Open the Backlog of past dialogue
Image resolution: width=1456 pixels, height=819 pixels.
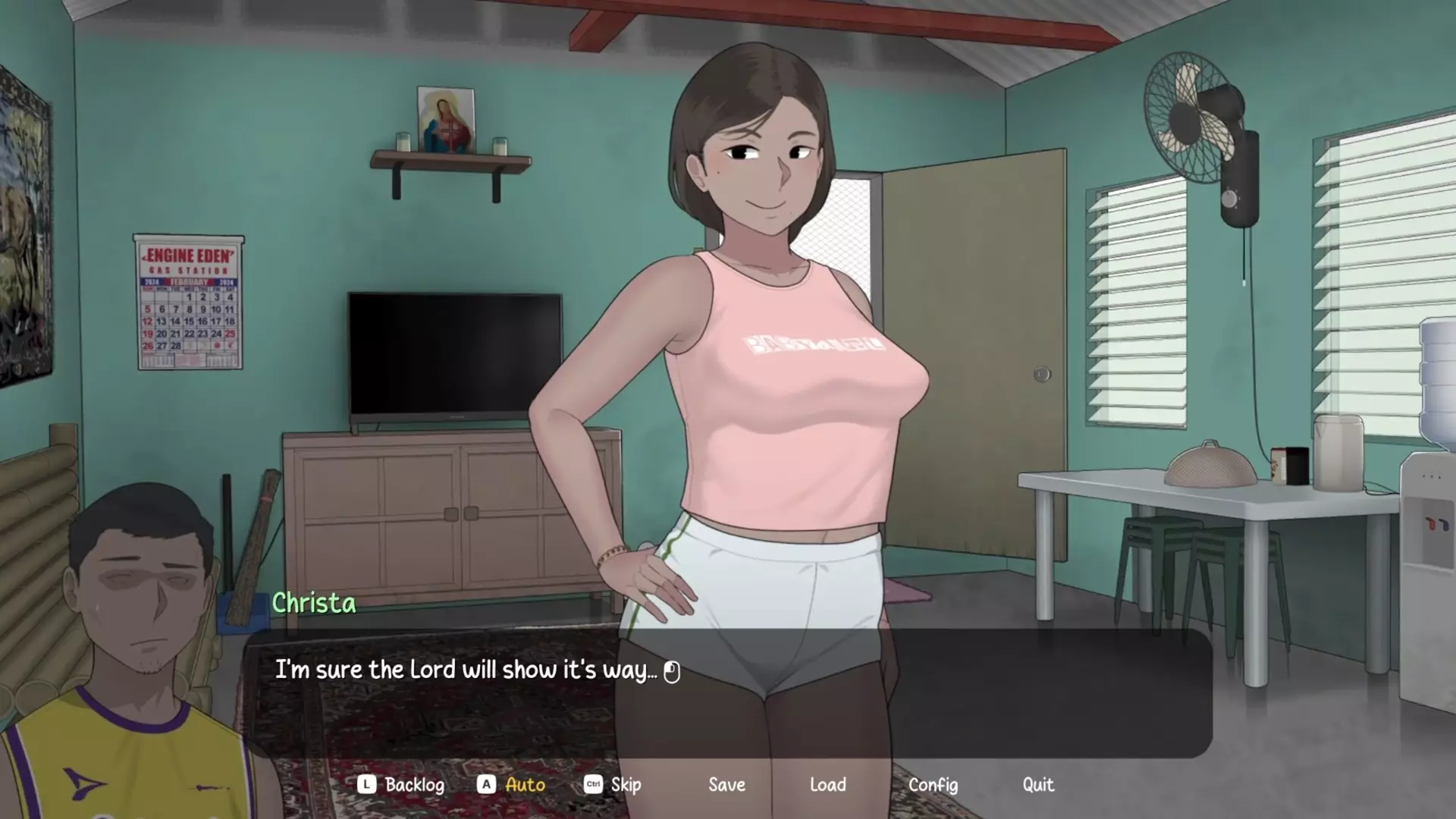[413, 785]
